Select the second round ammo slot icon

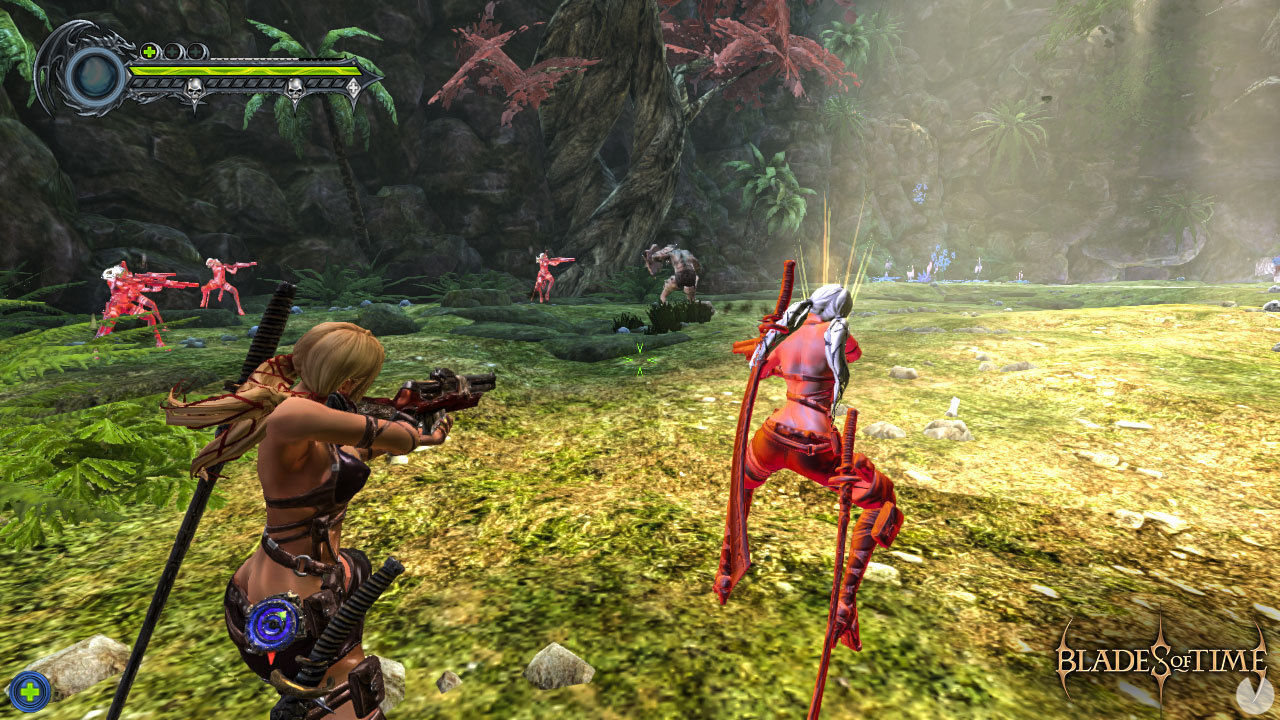195,50
